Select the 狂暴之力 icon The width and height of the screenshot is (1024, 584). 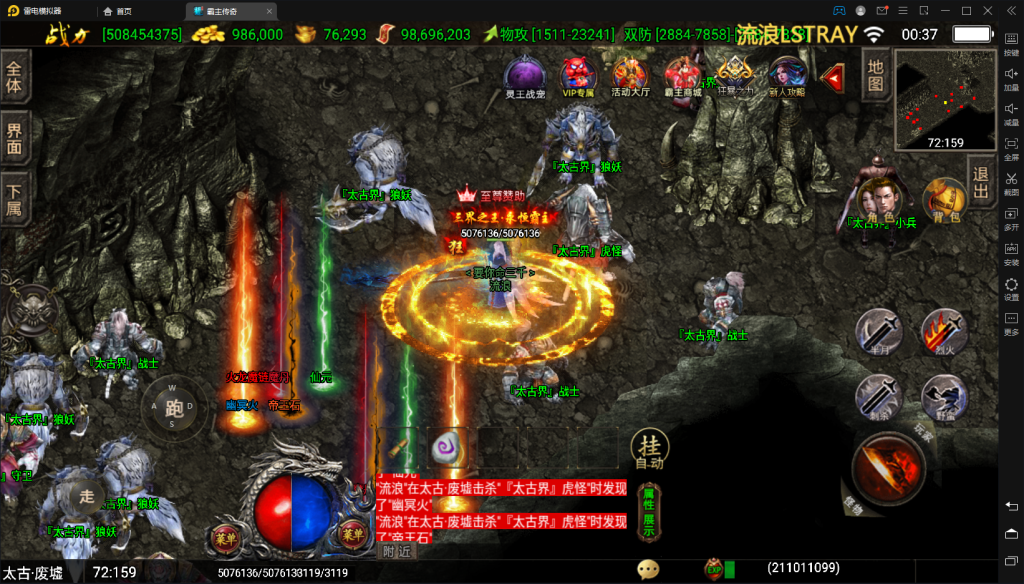click(x=735, y=74)
